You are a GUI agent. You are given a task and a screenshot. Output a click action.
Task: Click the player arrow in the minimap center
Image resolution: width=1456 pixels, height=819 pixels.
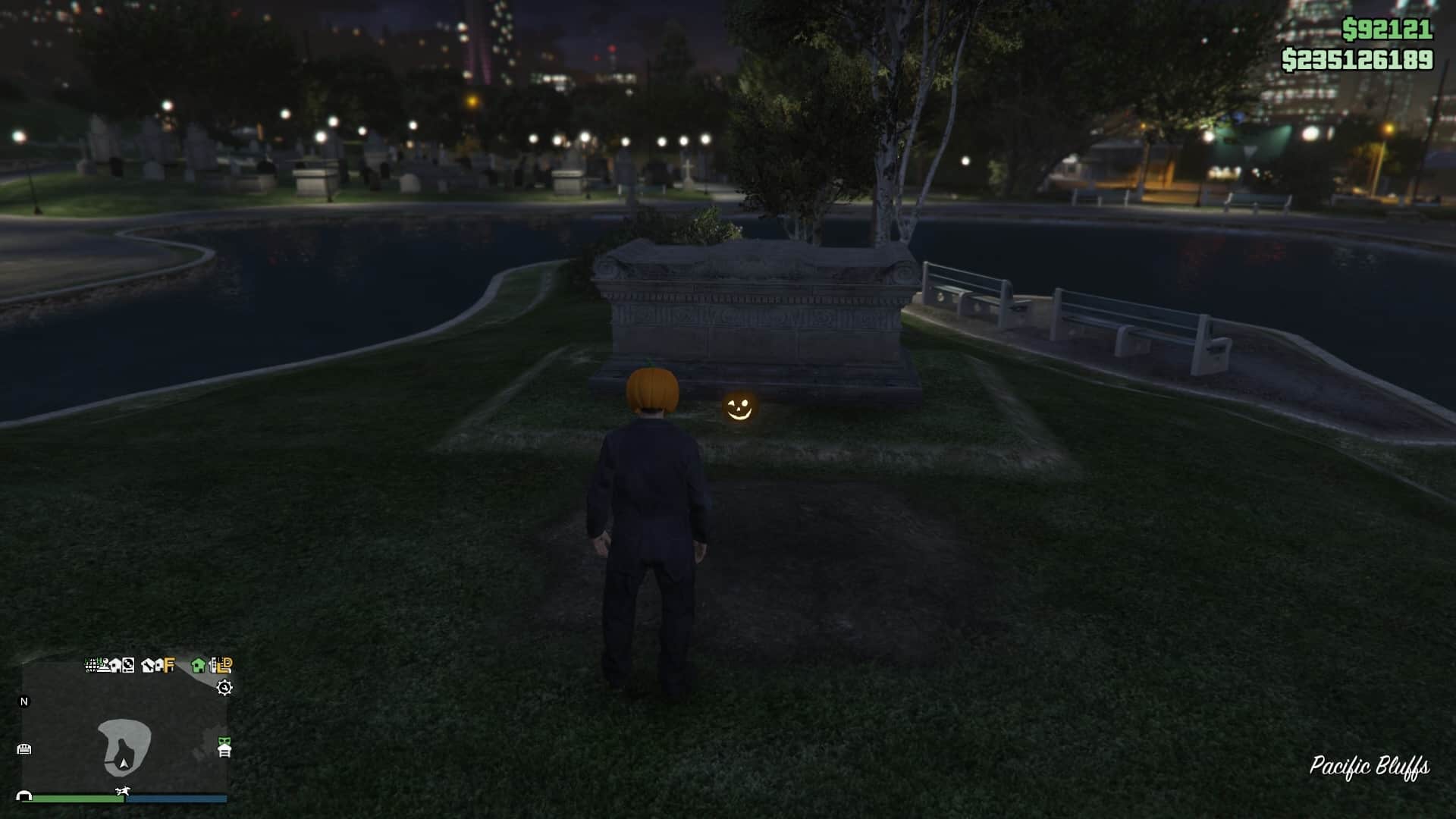(x=123, y=764)
